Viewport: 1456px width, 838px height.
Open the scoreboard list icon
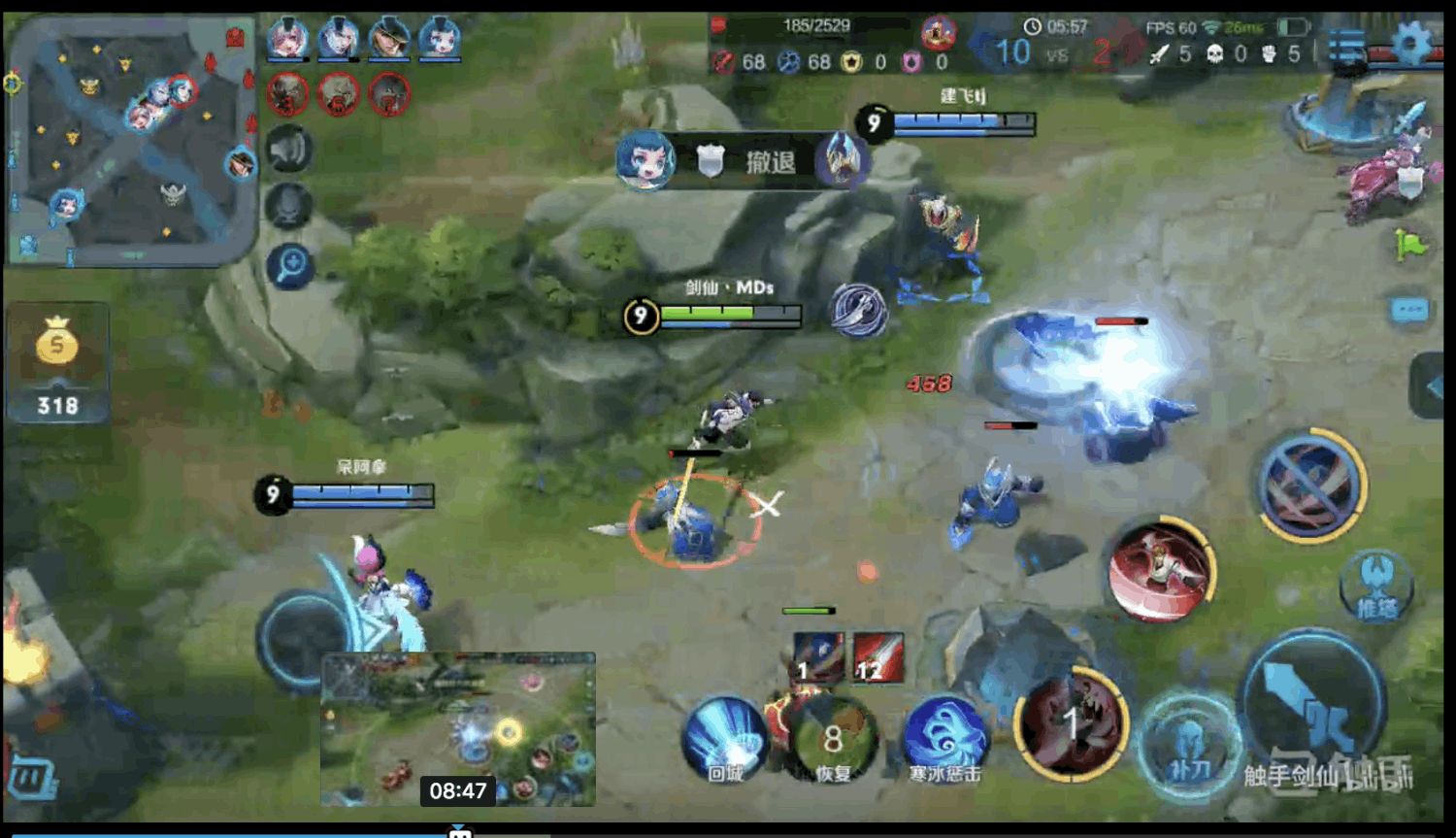click(1347, 47)
